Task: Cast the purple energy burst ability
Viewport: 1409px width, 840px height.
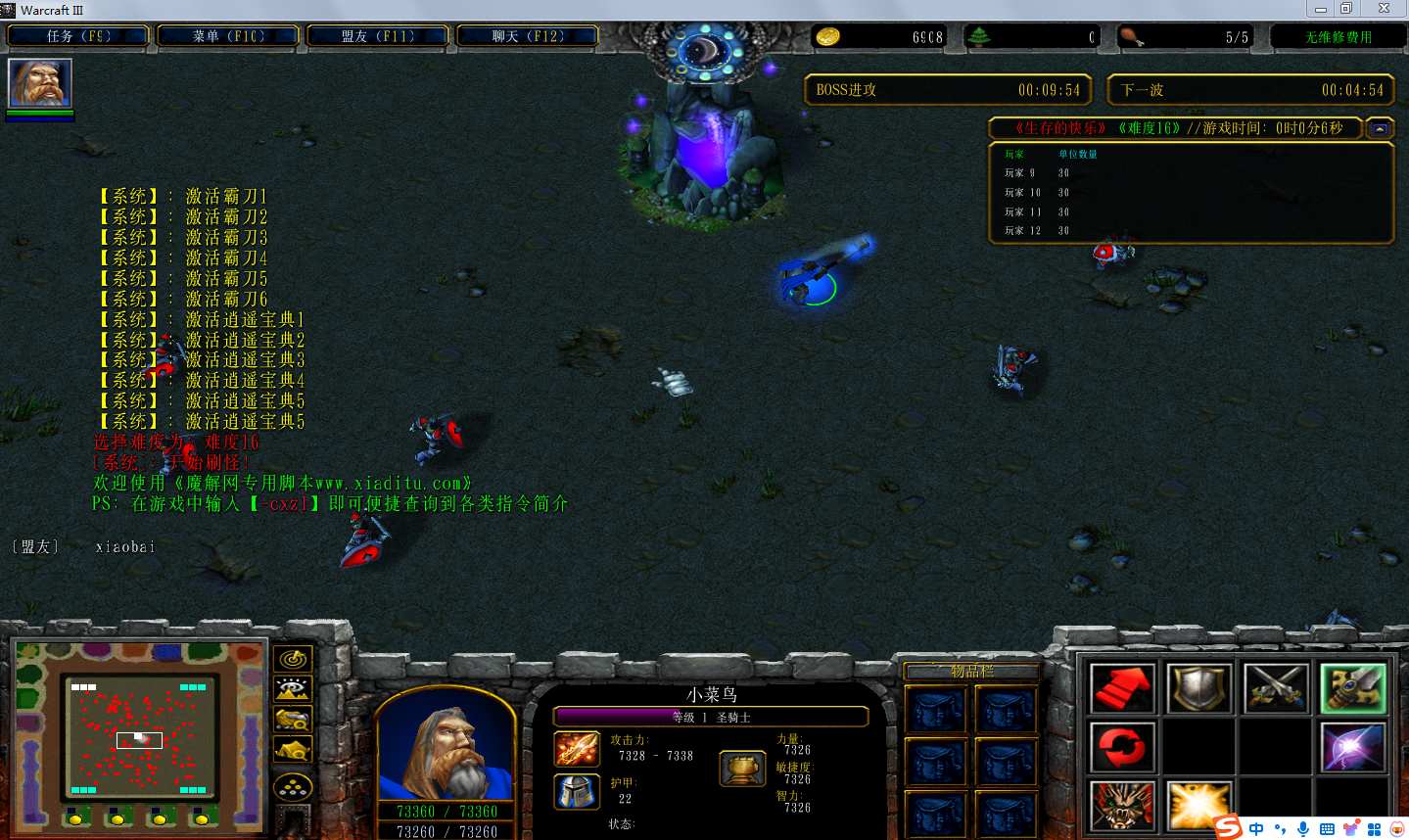Action: tap(1353, 747)
